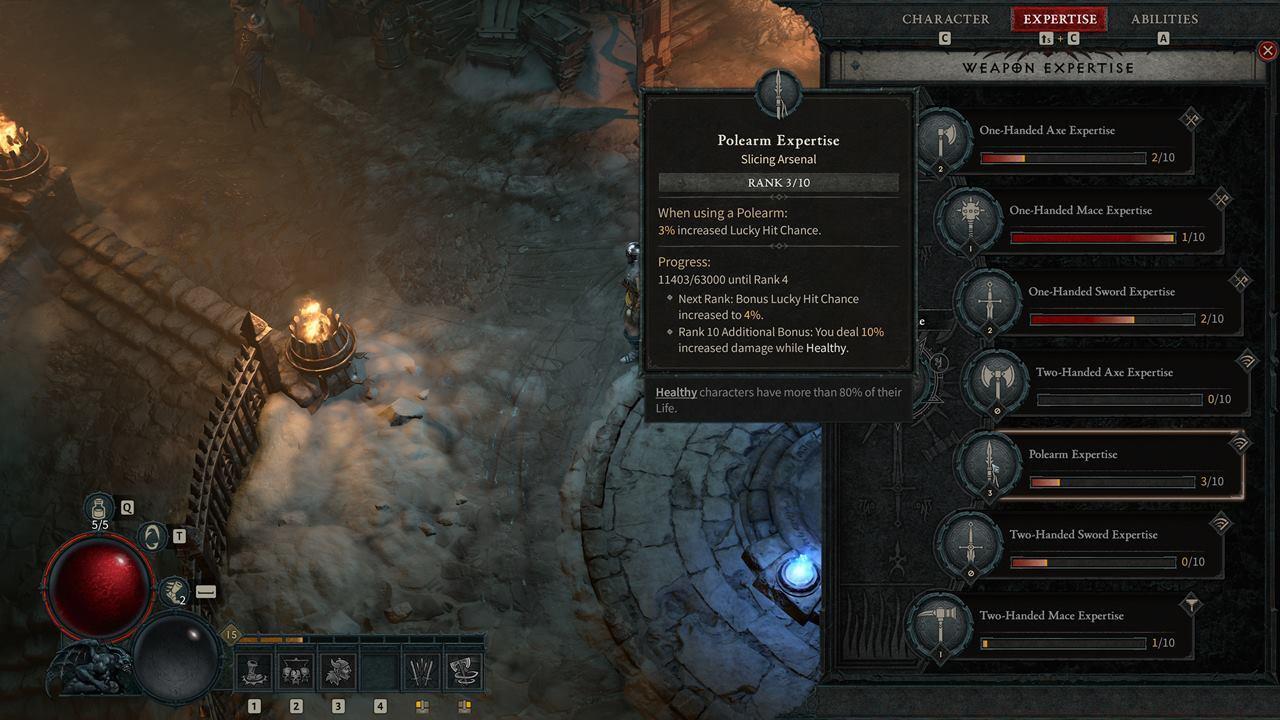Use the helmeted warrior head skill
Viewport: 1280px width, 720px height.
tap(338, 672)
